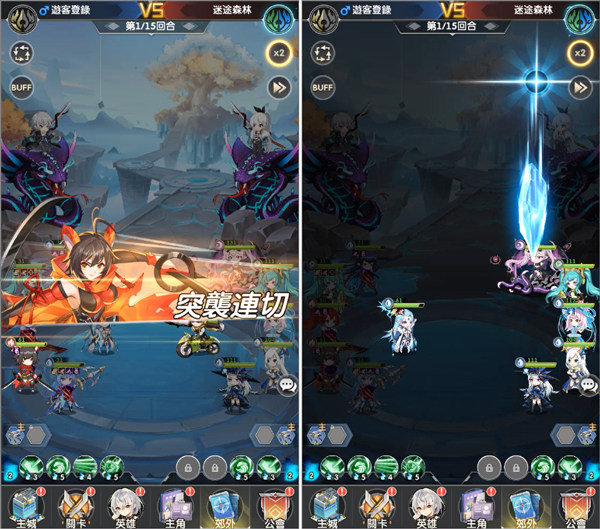The width and height of the screenshot is (600, 529).
Task: Show the BUFF list in the right screenshot
Action: [x=323, y=87]
